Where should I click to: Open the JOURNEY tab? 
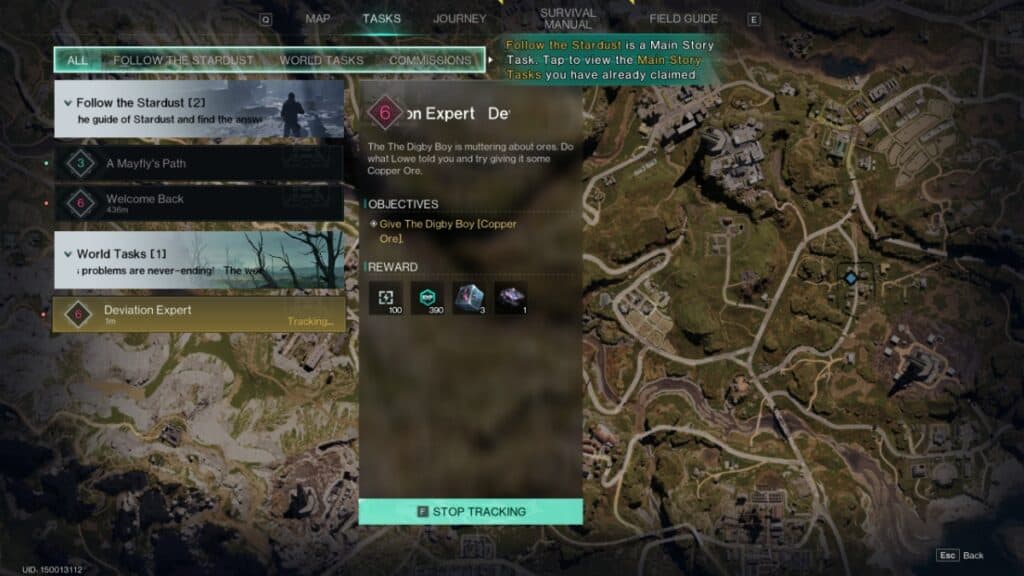[459, 18]
